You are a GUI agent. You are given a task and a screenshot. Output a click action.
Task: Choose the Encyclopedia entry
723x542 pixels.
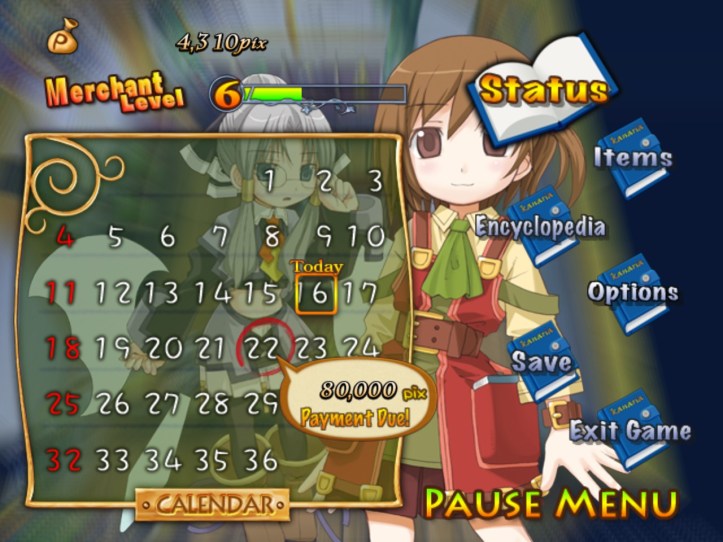pyautogui.click(x=540, y=226)
